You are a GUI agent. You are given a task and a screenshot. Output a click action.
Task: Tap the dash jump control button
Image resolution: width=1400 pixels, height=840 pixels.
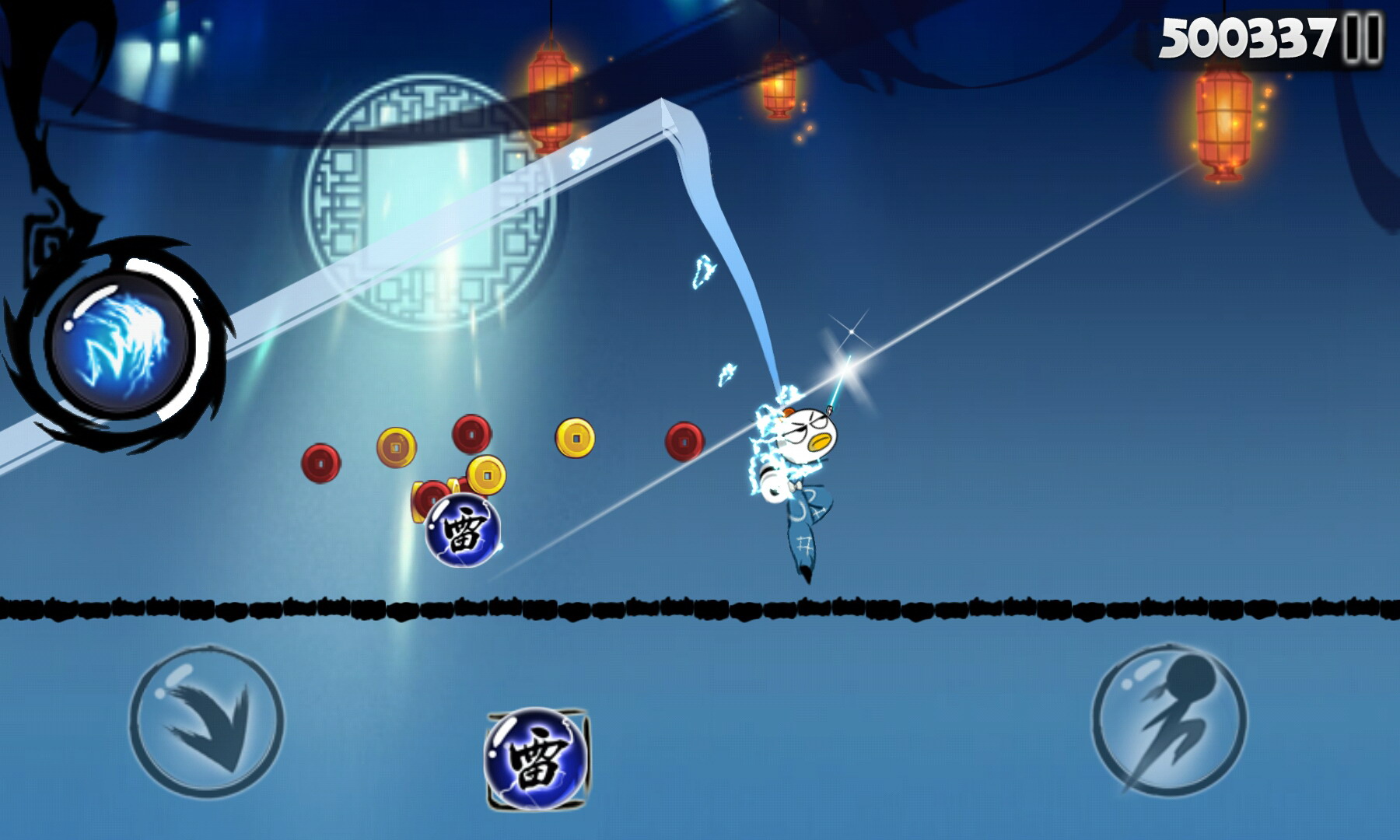pos(1169,721)
